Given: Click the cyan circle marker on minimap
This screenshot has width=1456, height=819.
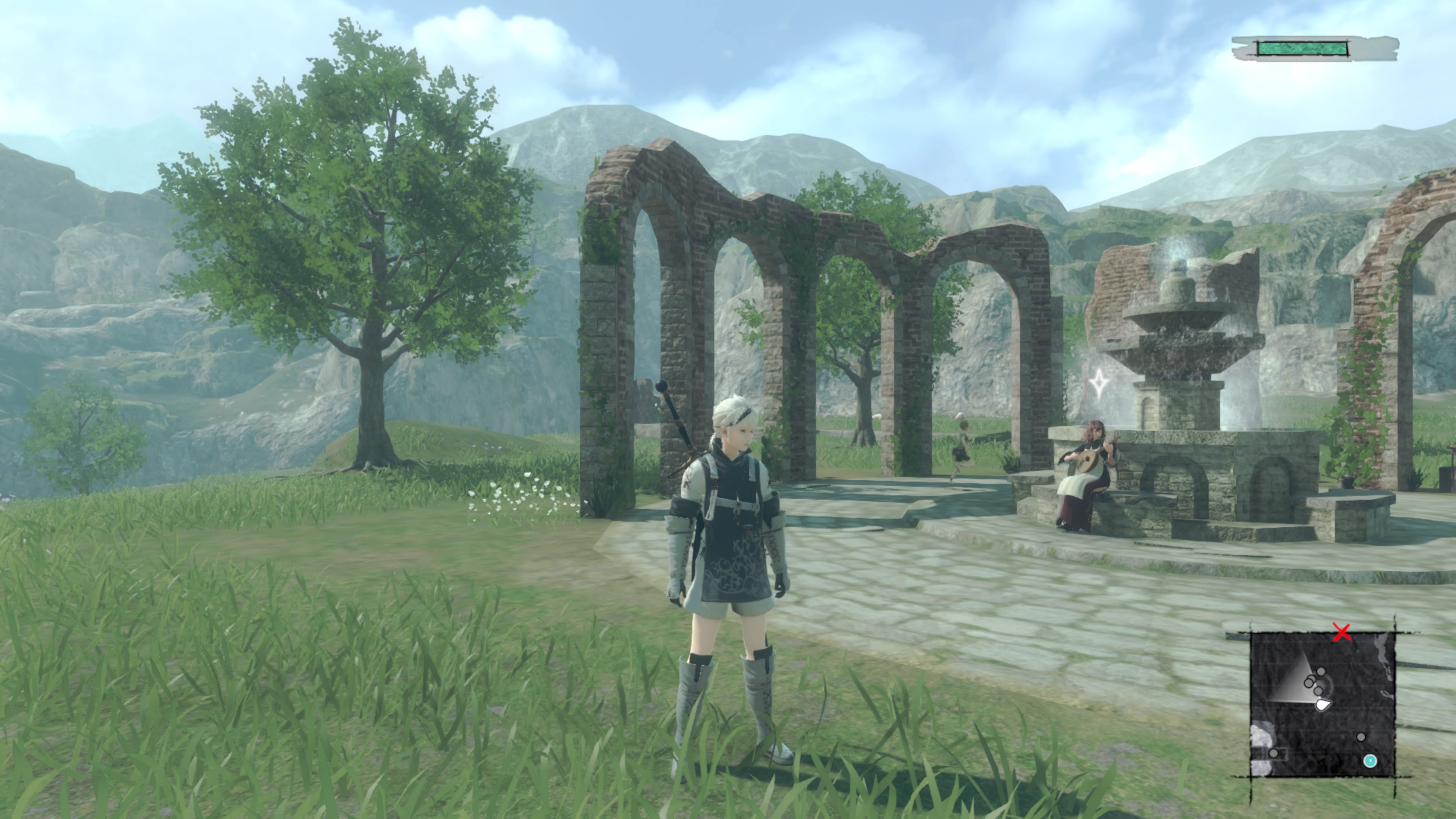Looking at the screenshot, I should tap(1370, 761).
